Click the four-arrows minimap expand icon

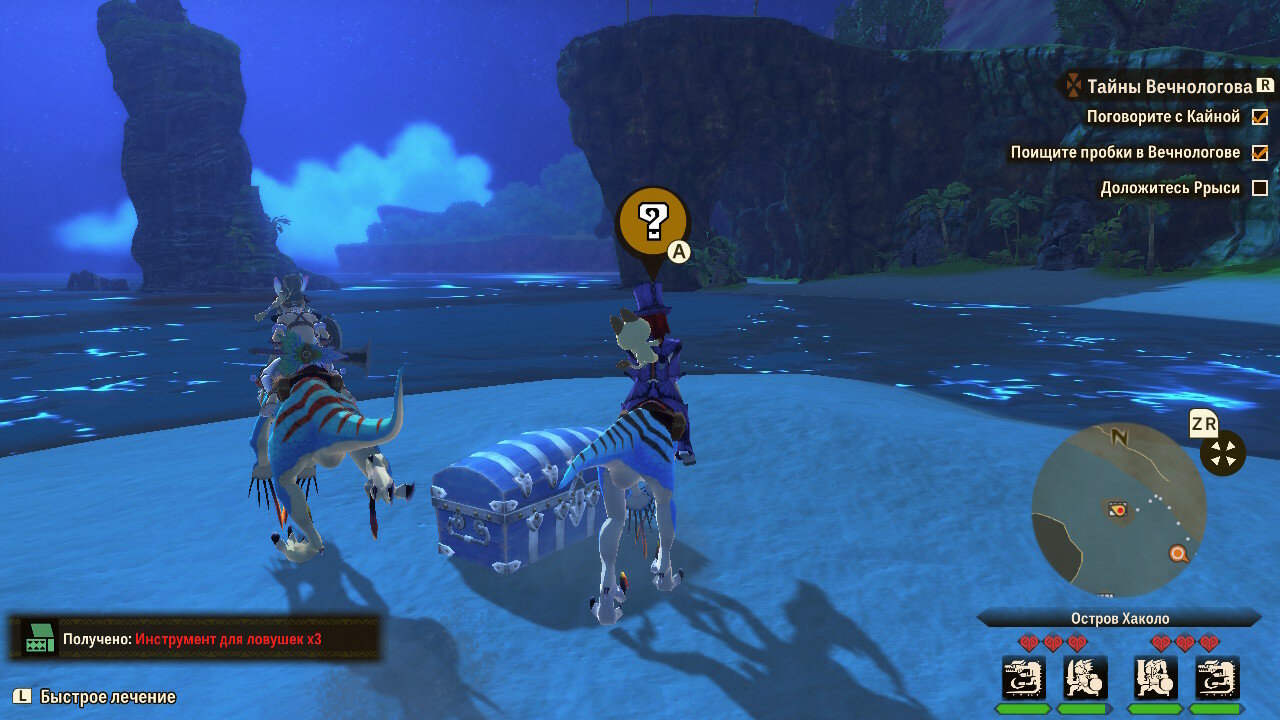(x=1223, y=453)
